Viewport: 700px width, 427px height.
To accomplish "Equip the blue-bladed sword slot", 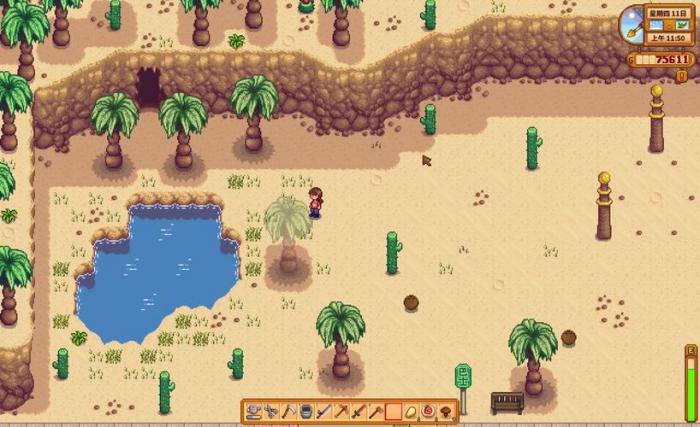I will click(324, 411).
